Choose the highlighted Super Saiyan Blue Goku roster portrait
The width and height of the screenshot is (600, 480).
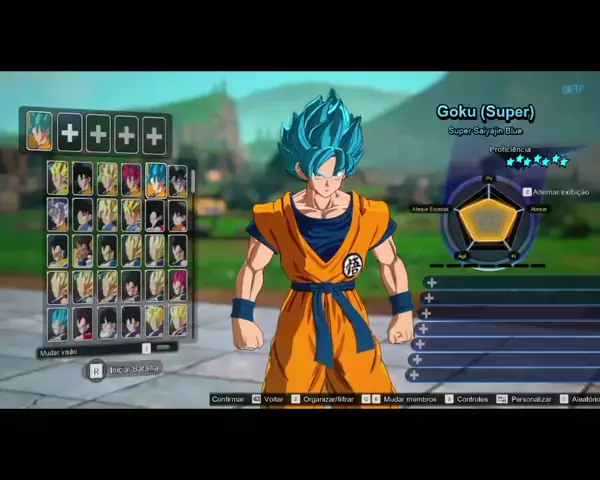click(x=156, y=179)
